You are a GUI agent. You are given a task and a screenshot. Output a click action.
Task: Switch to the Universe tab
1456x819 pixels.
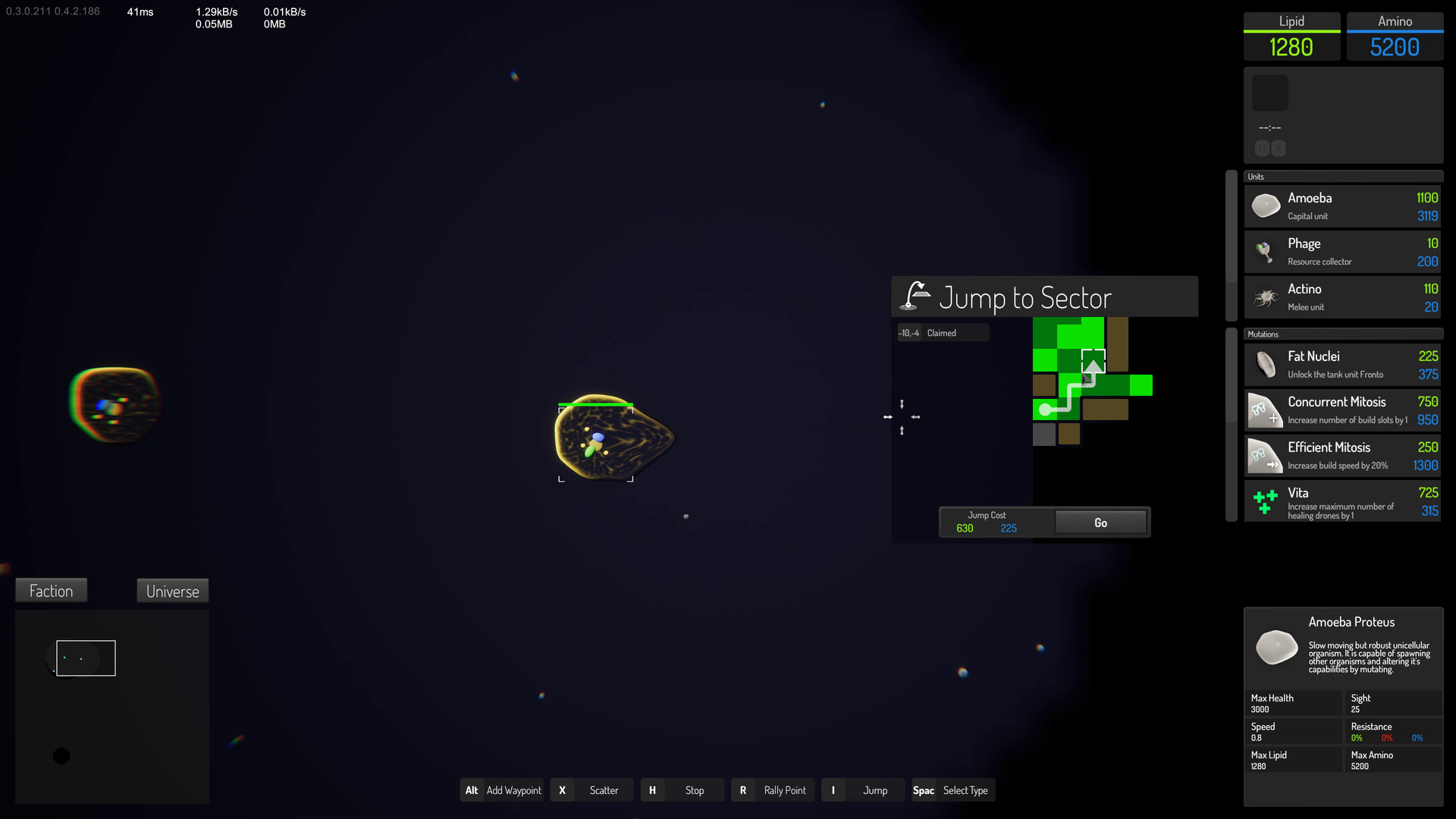coord(171,591)
